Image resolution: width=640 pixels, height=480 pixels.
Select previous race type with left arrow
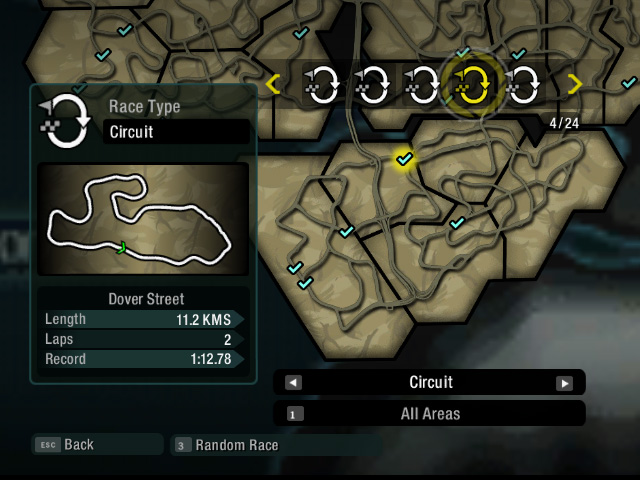(293, 383)
